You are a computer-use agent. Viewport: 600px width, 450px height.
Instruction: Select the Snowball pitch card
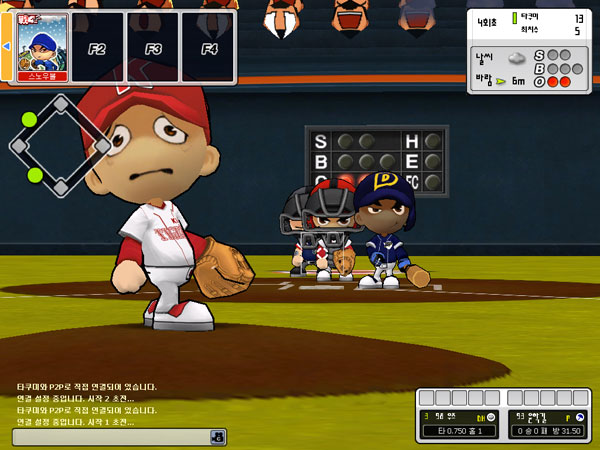(x=41, y=46)
